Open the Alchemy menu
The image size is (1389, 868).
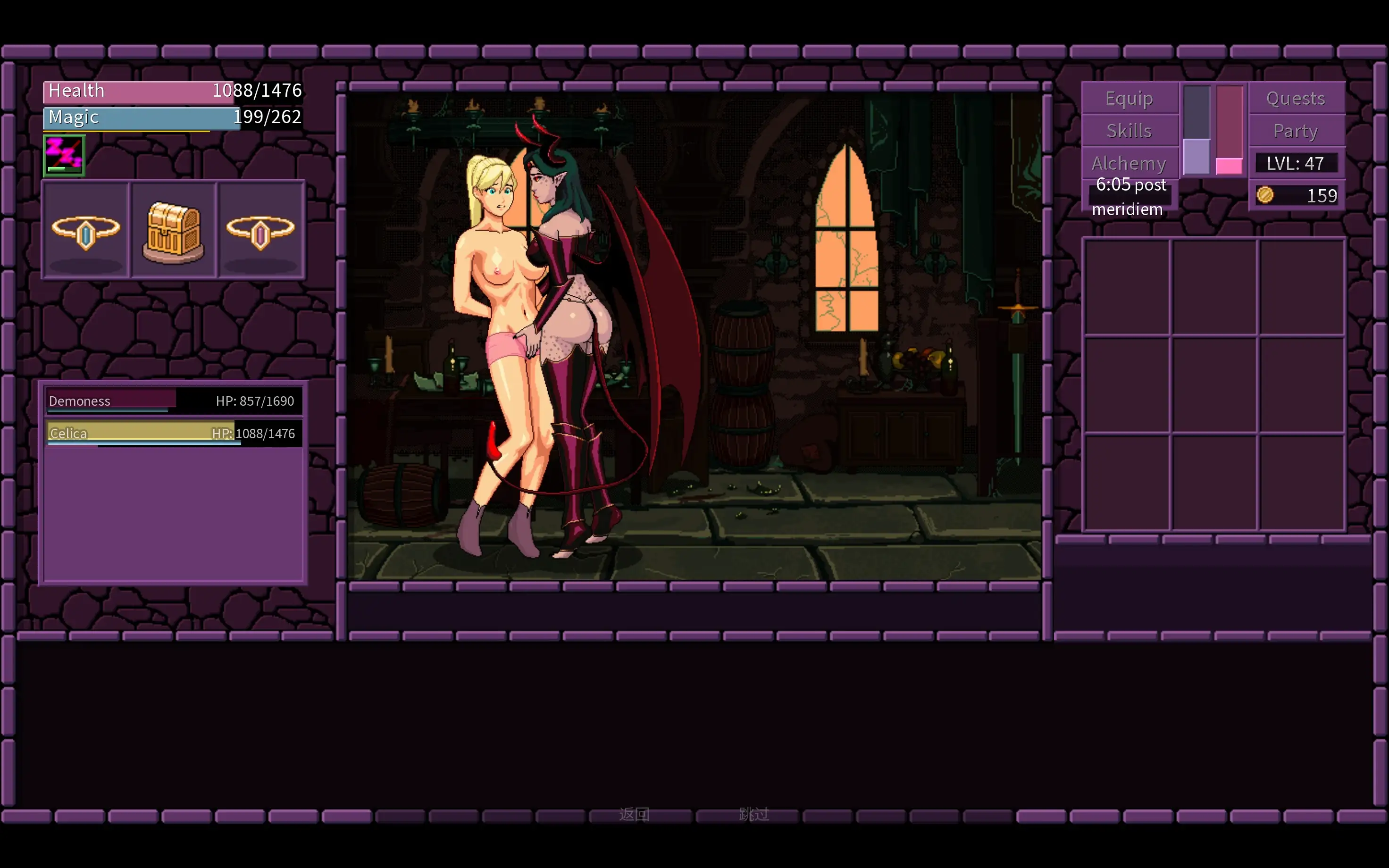(1129, 163)
